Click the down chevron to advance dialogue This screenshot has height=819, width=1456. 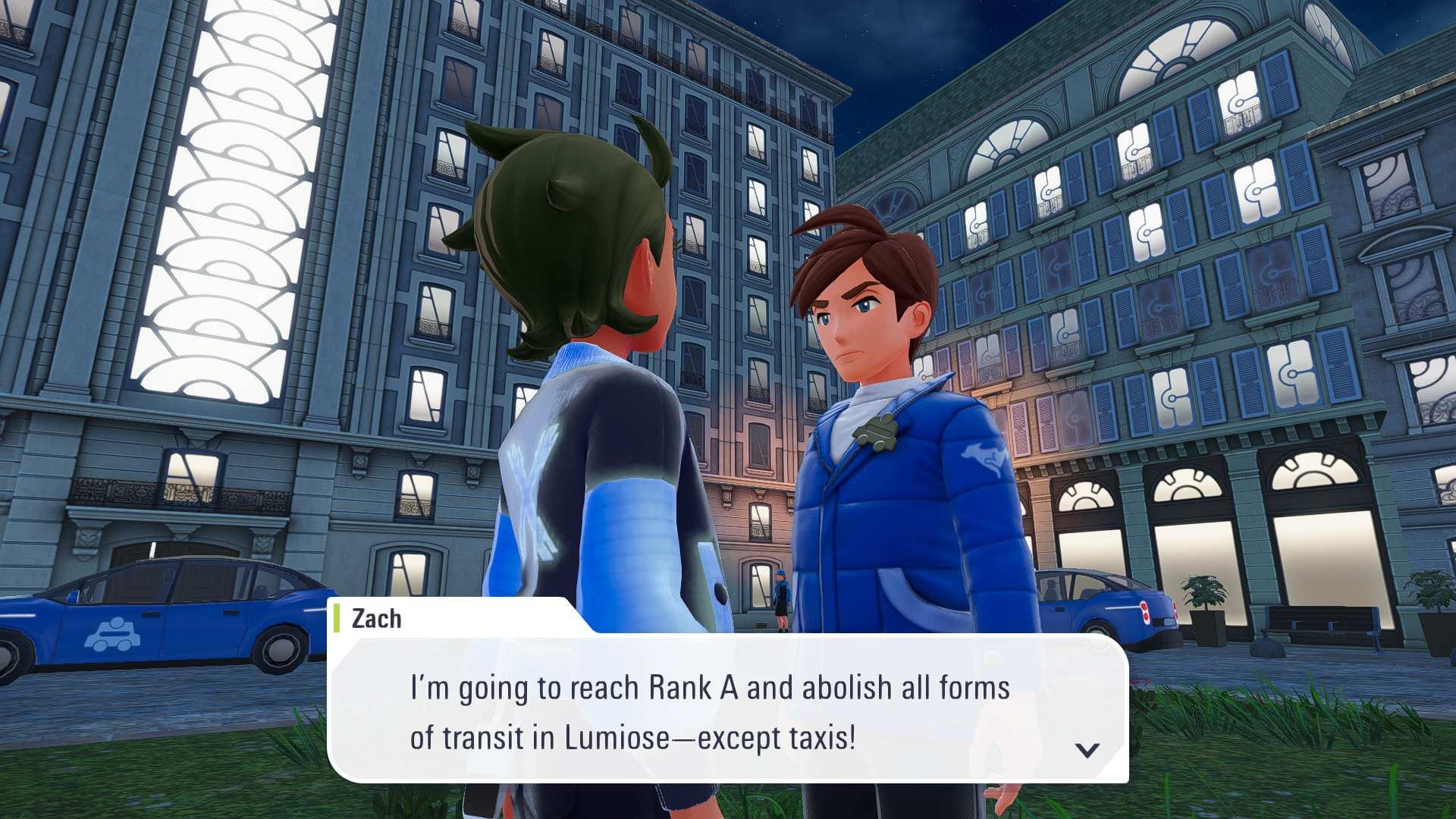[1087, 748]
